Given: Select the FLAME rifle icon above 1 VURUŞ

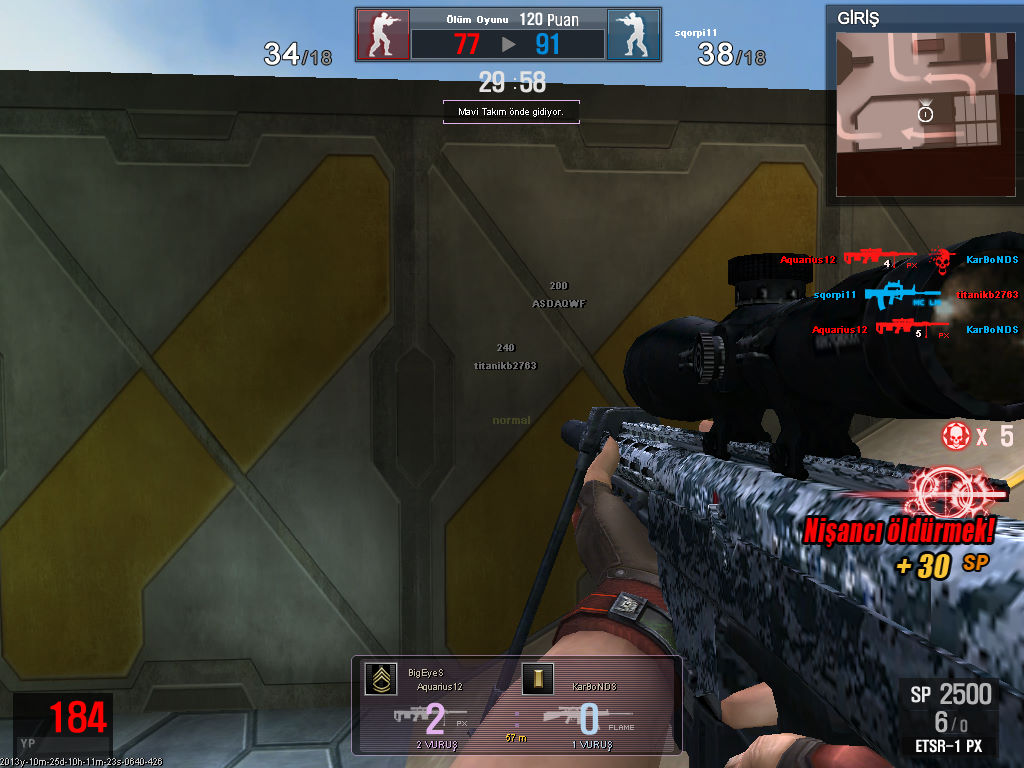Looking at the screenshot, I should (x=566, y=716).
